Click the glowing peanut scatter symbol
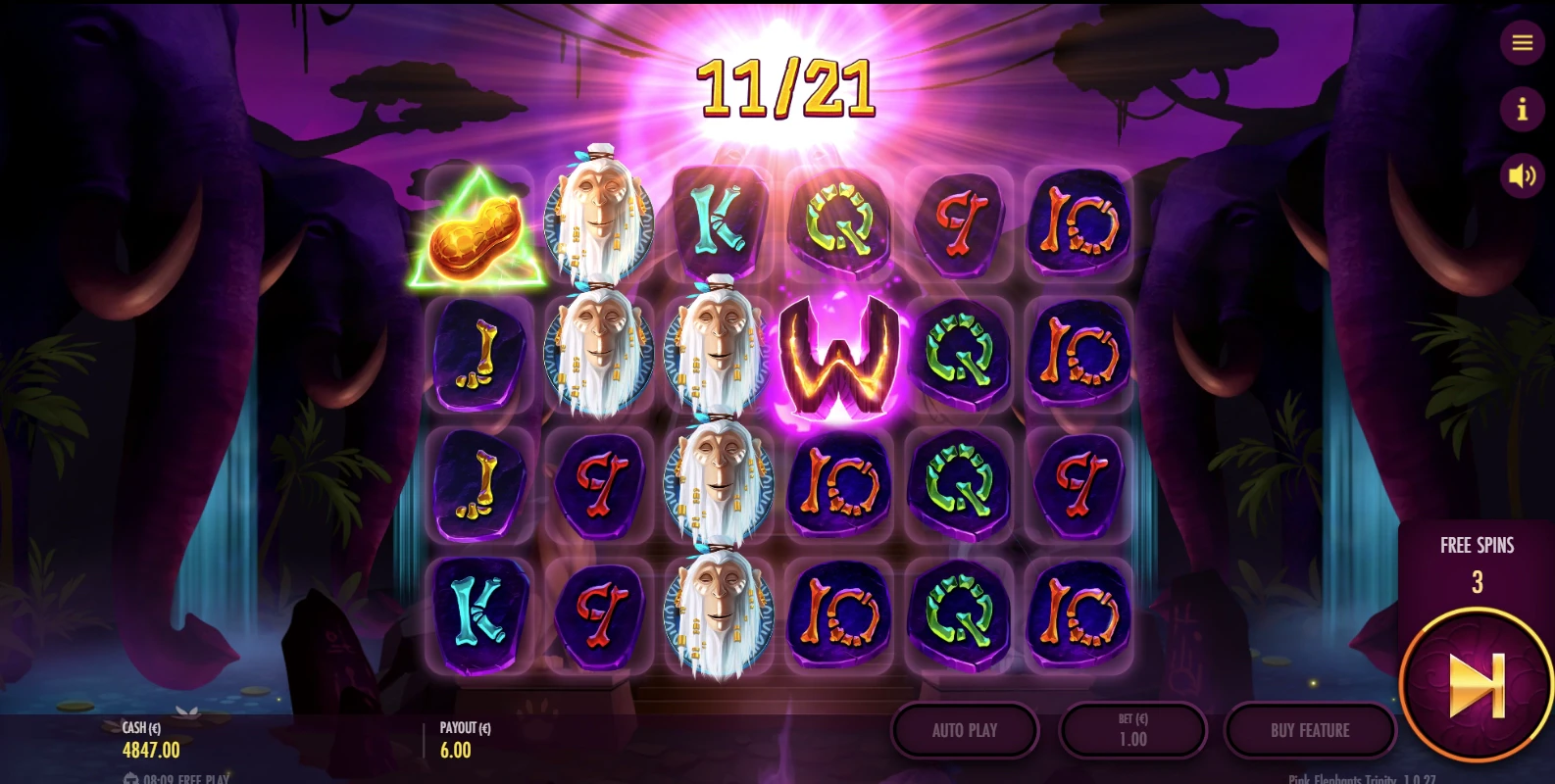This screenshot has height=784, width=1555. 477,235
